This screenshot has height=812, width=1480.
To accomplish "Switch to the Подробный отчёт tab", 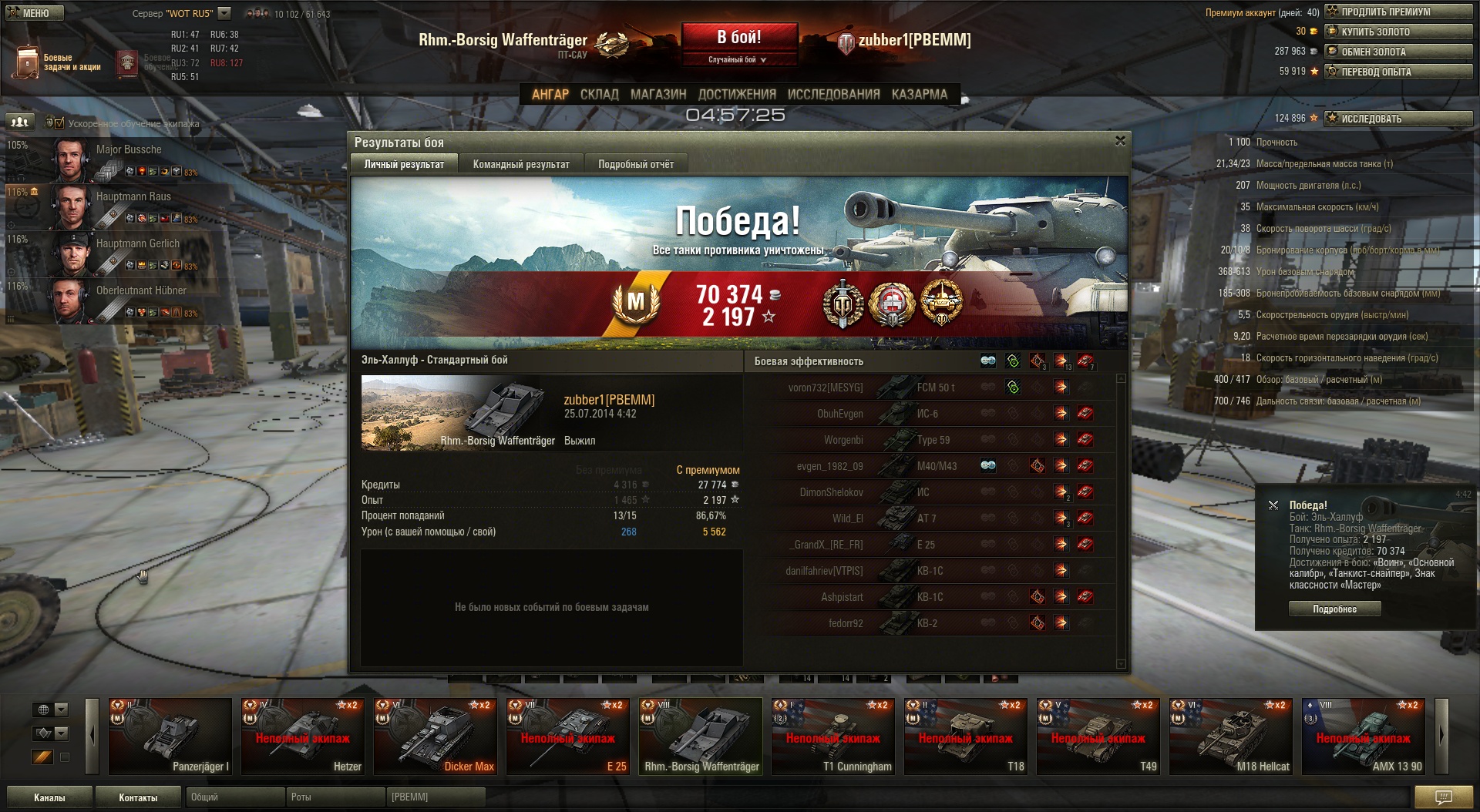I will click(x=635, y=164).
